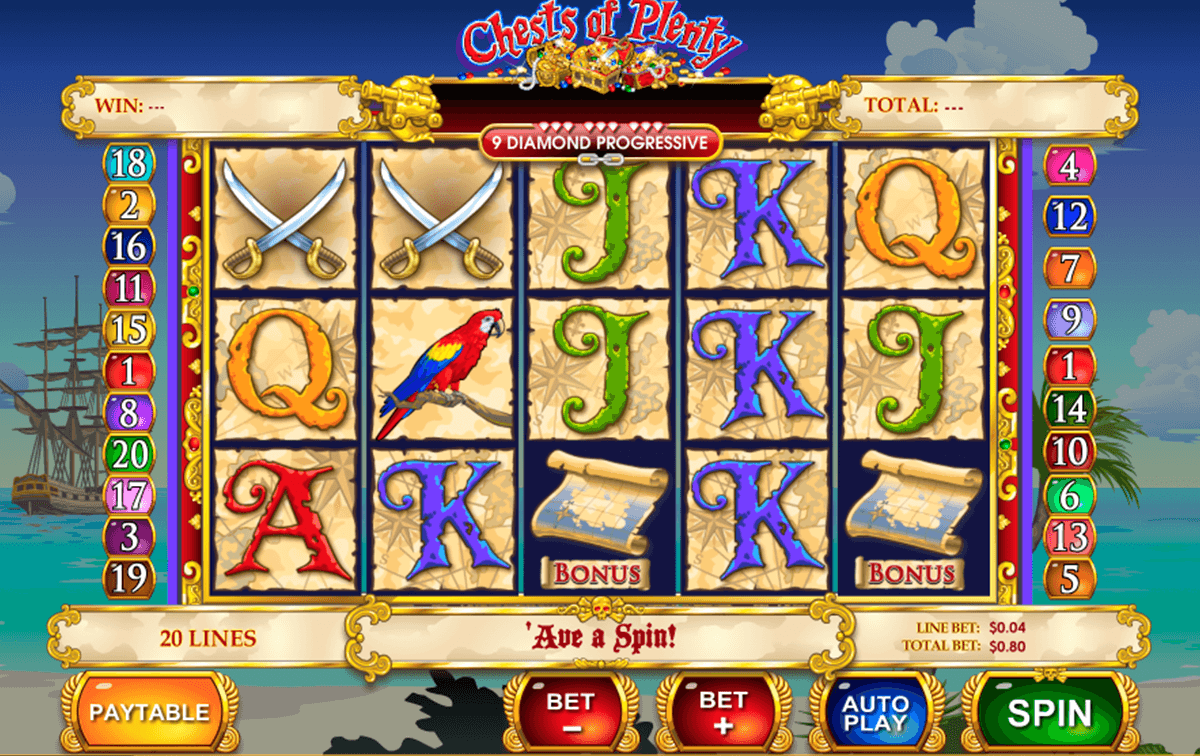The width and height of the screenshot is (1200, 756).
Task: Choose payline number 14
Action: [1069, 408]
